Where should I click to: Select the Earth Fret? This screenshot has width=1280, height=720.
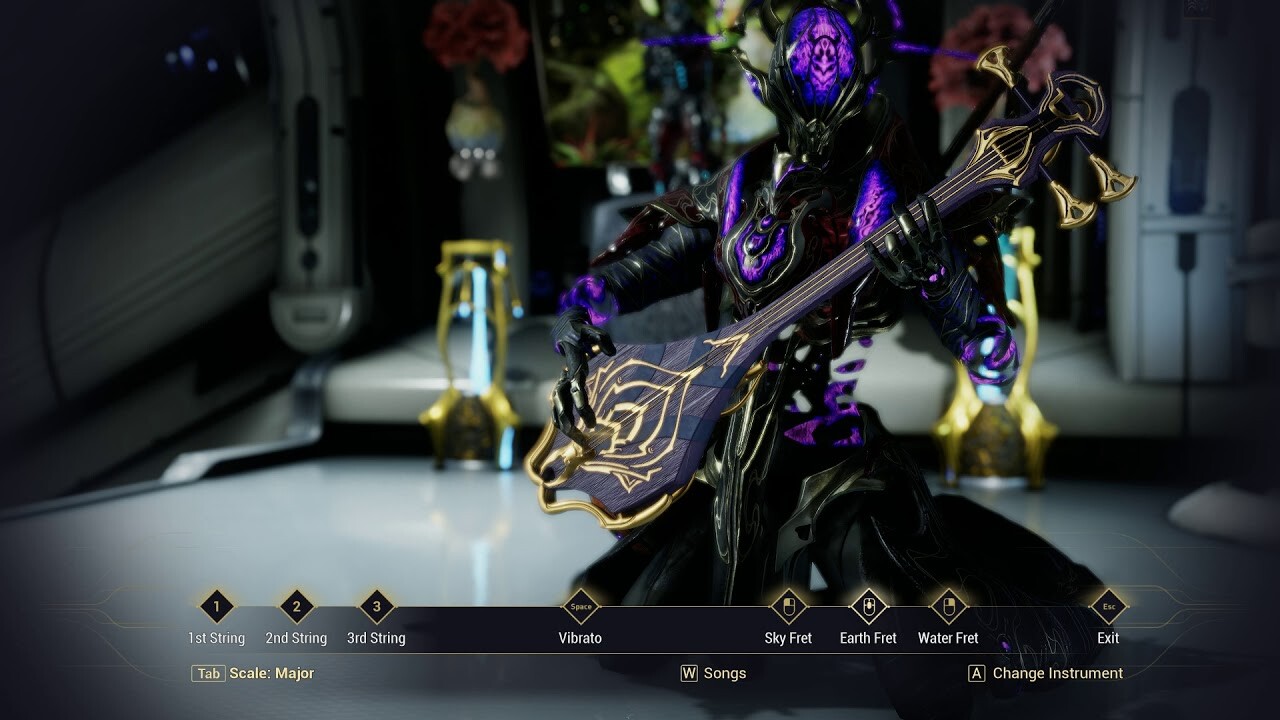pos(868,607)
